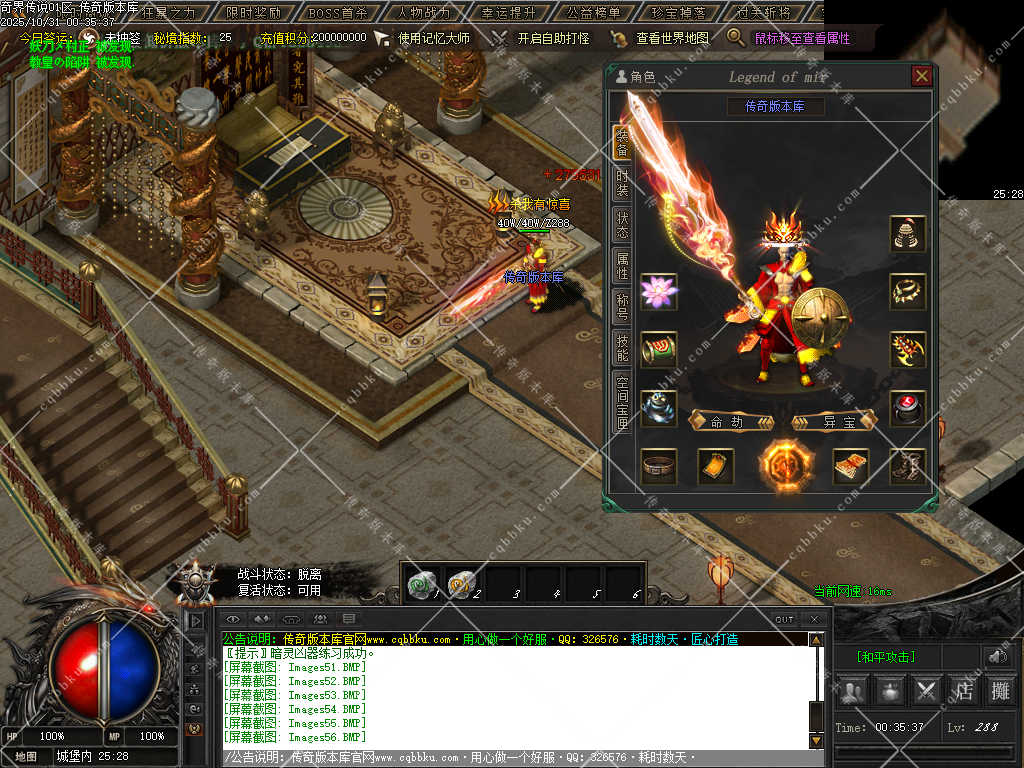
Task: Switch to the 时装 fashion tab
Action: [622, 183]
